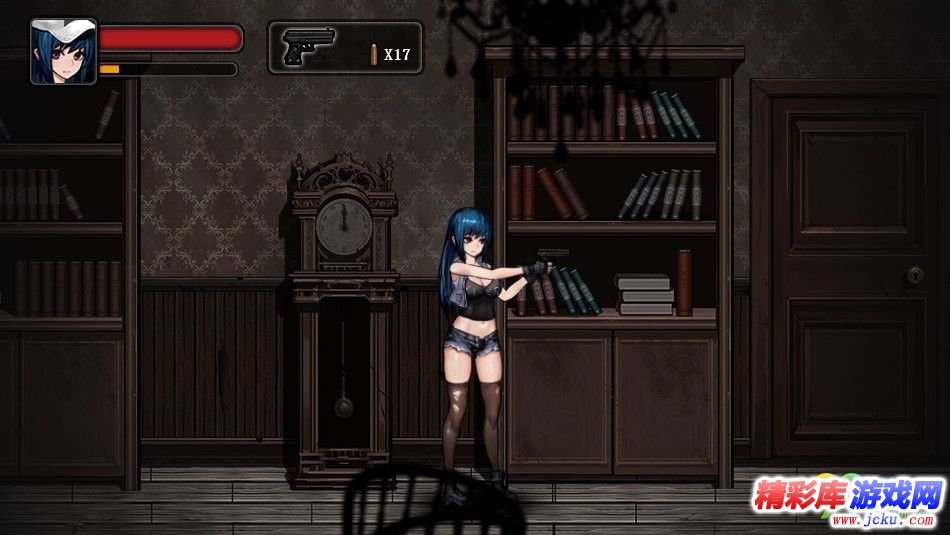Select the pistol weapon icon

click(x=309, y=46)
